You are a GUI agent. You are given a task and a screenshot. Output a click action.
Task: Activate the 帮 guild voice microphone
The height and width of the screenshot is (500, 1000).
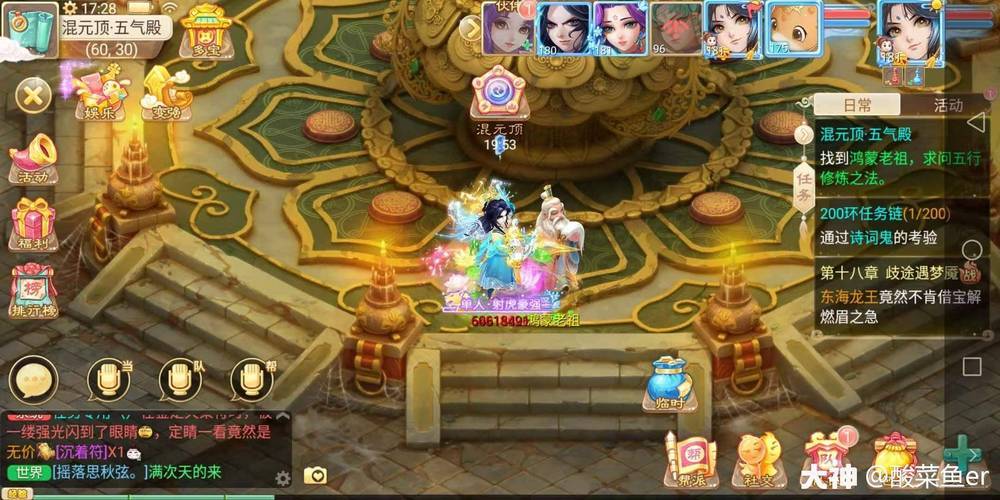click(252, 380)
